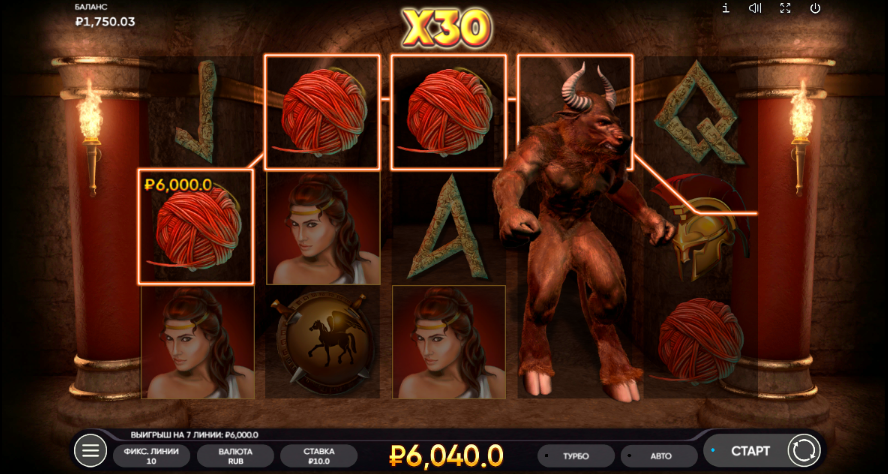Change the СТАВКА bet amount
Image resolution: width=888 pixels, height=474 pixels.
pyautogui.click(x=319, y=456)
